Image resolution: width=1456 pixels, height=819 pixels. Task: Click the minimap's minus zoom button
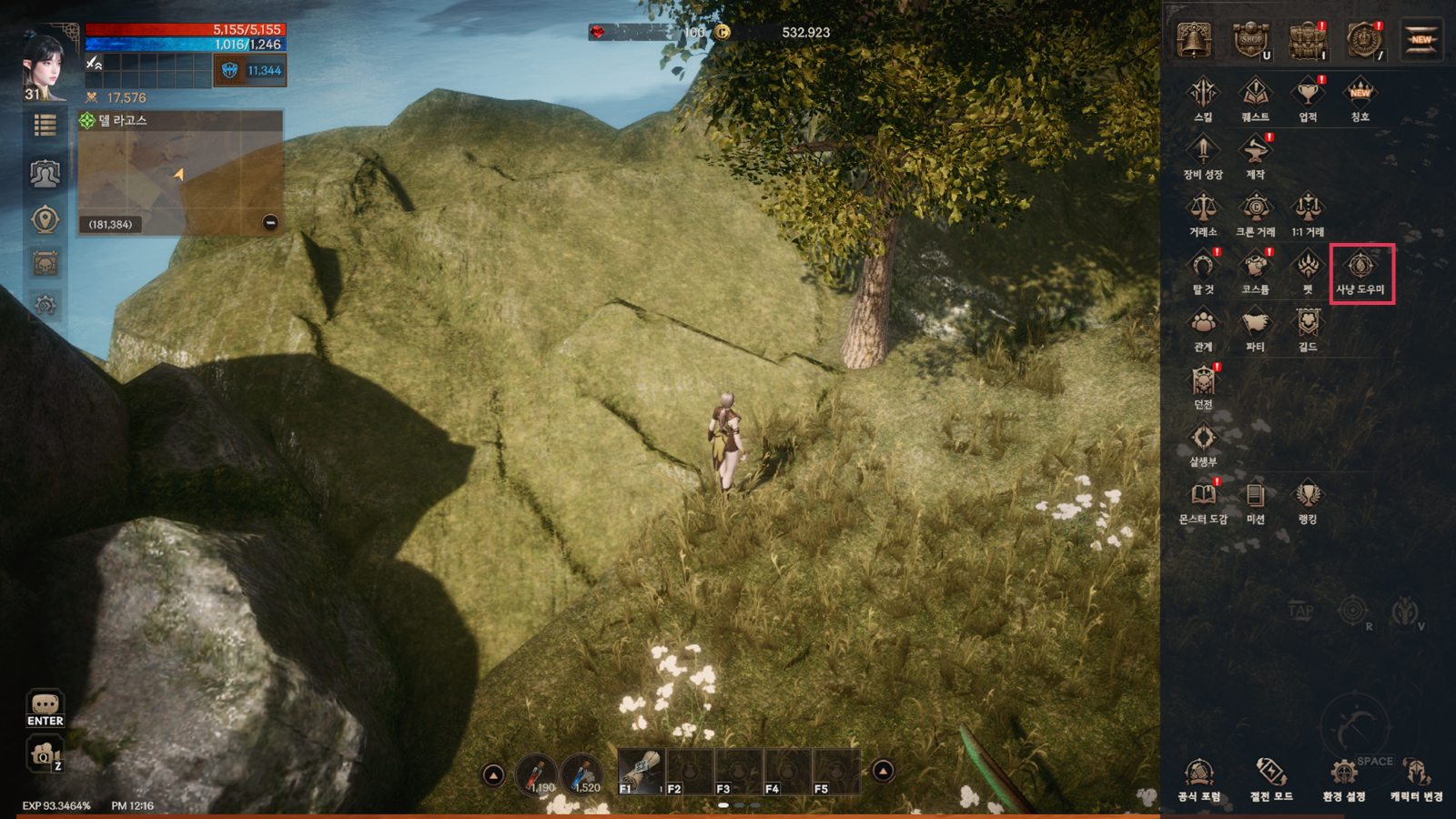(x=270, y=223)
